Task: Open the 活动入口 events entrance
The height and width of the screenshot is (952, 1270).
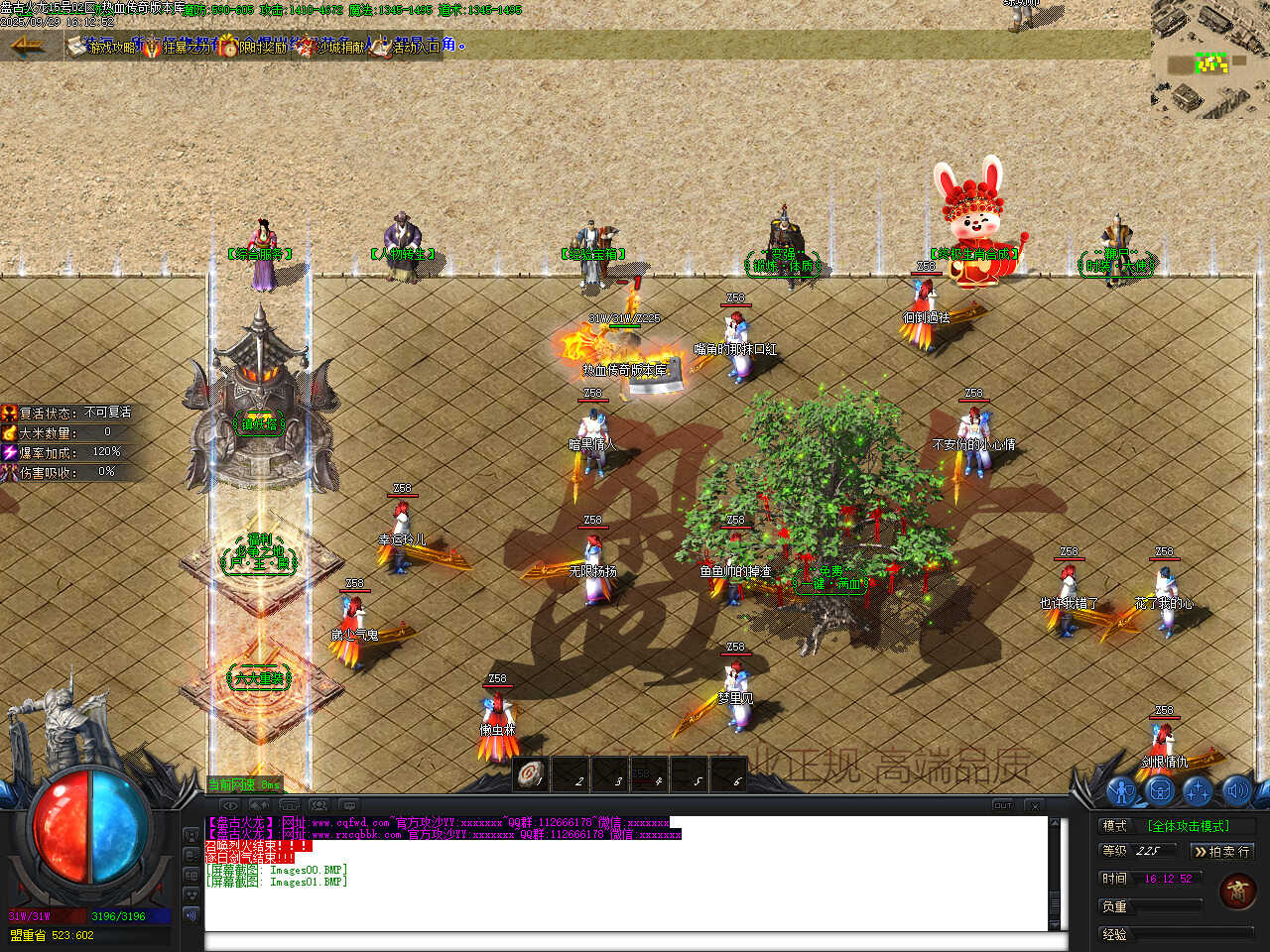Action: (407, 46)
